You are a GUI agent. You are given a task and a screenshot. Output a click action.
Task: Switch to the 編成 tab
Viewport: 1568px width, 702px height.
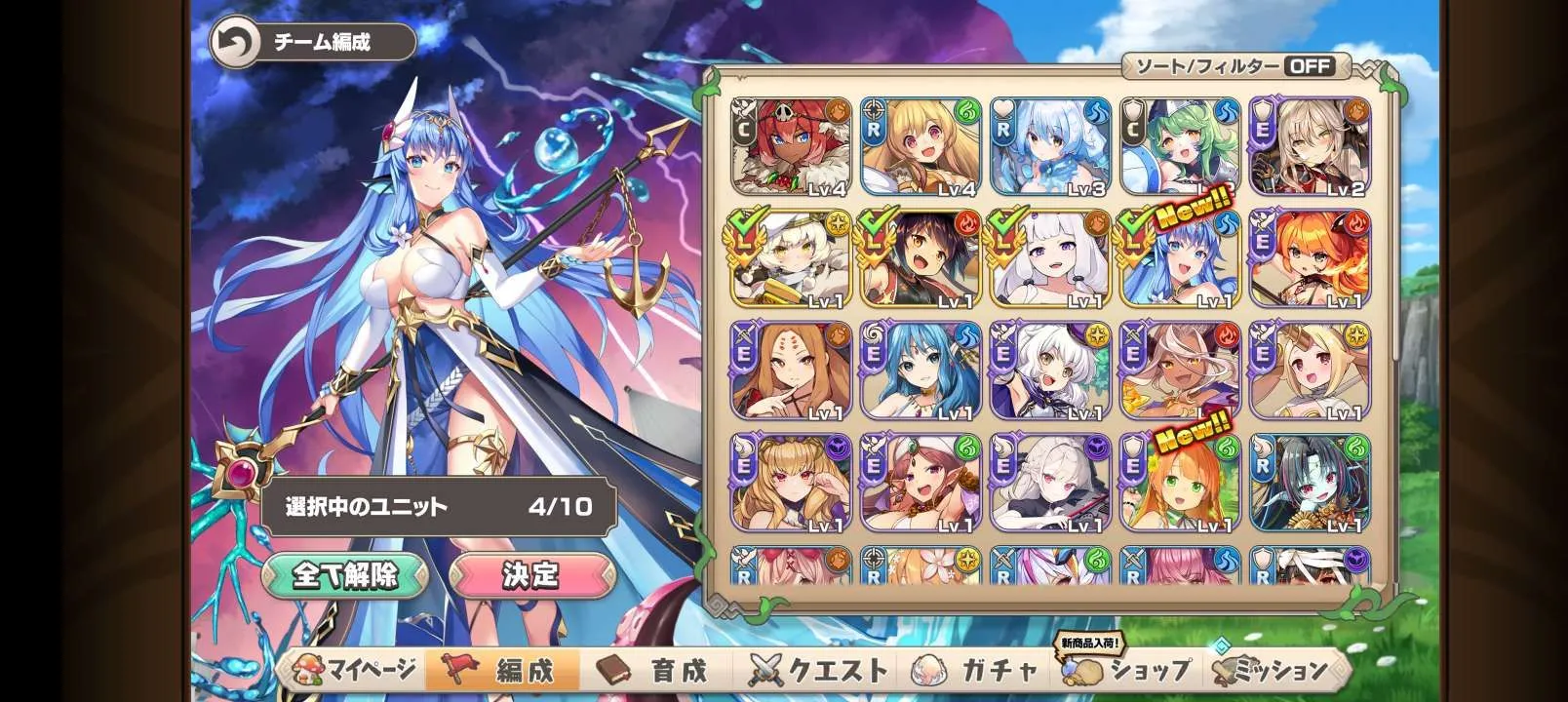pos(502,671)
